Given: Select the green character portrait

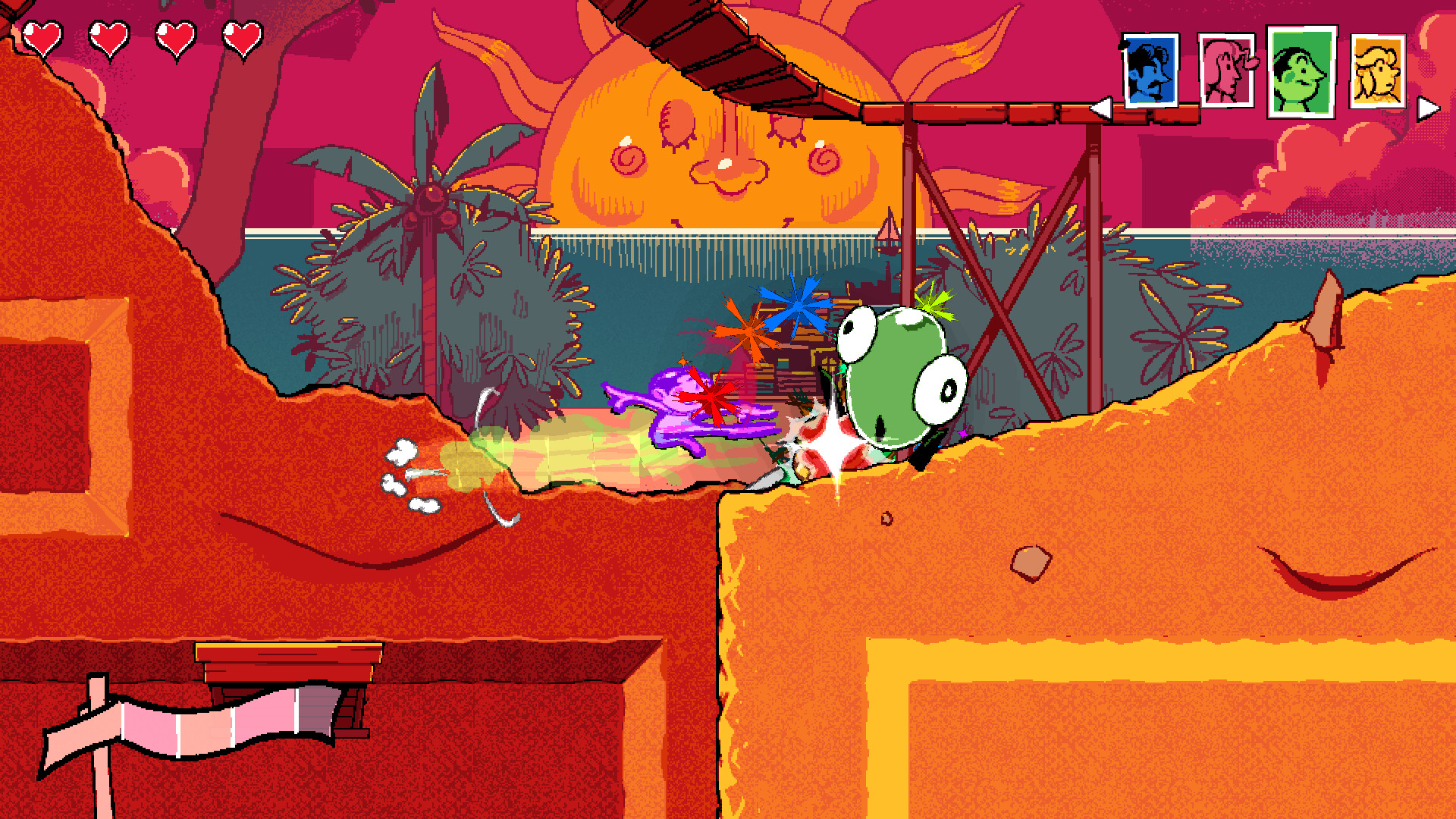Looking at the screenshot, I should click(x=1301, y=72).
